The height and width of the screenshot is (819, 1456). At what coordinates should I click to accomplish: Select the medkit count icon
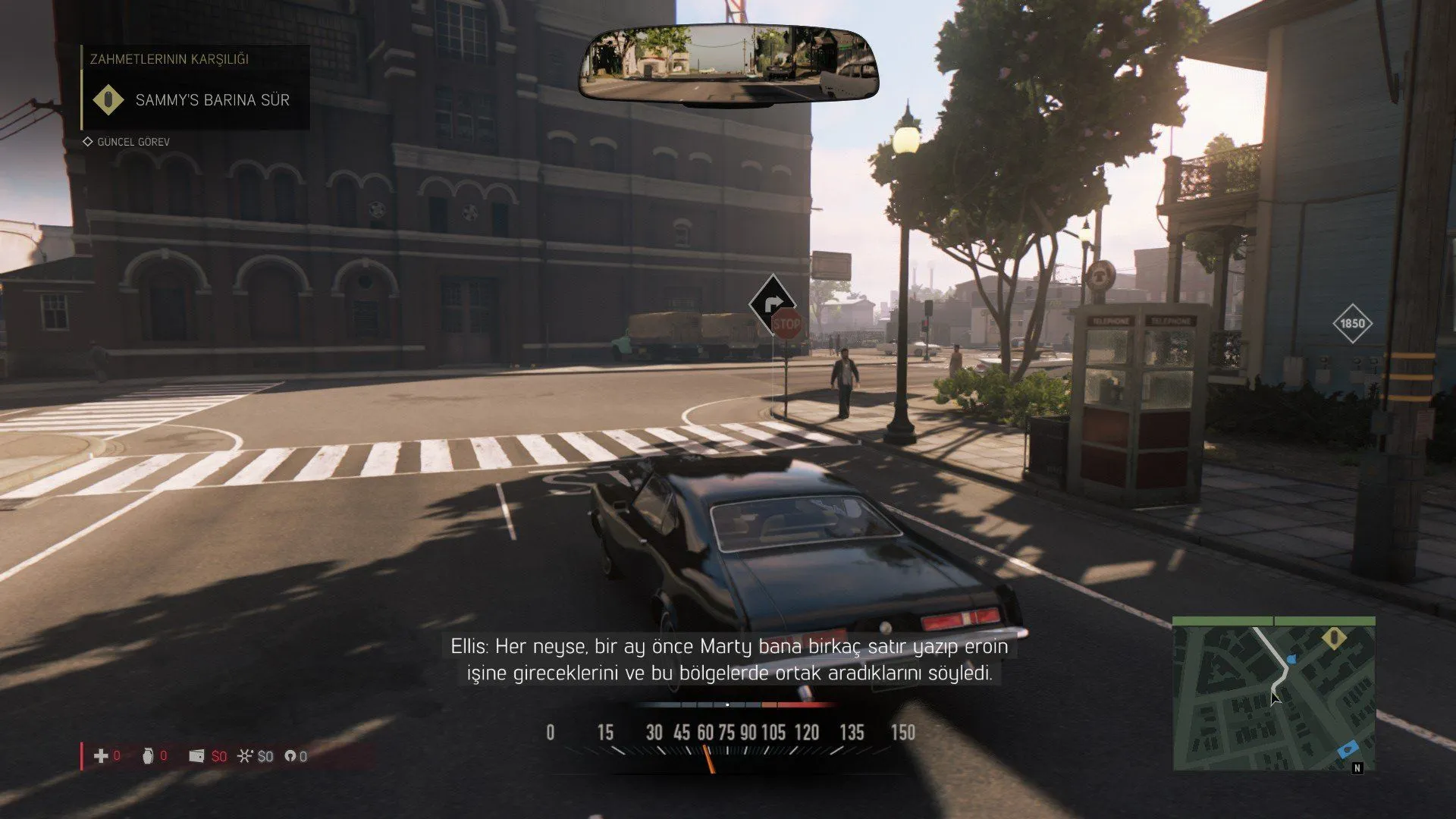pyautogui.click(x=100, y=756)
